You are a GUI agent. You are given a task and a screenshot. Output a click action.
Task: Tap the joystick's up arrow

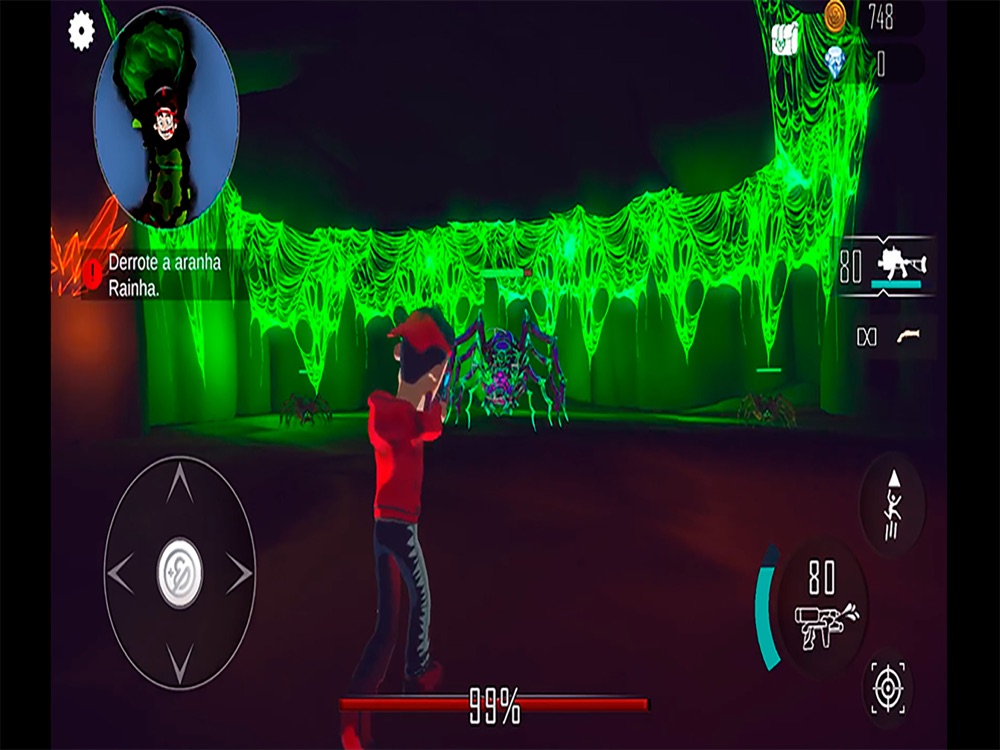pos(180,487)
